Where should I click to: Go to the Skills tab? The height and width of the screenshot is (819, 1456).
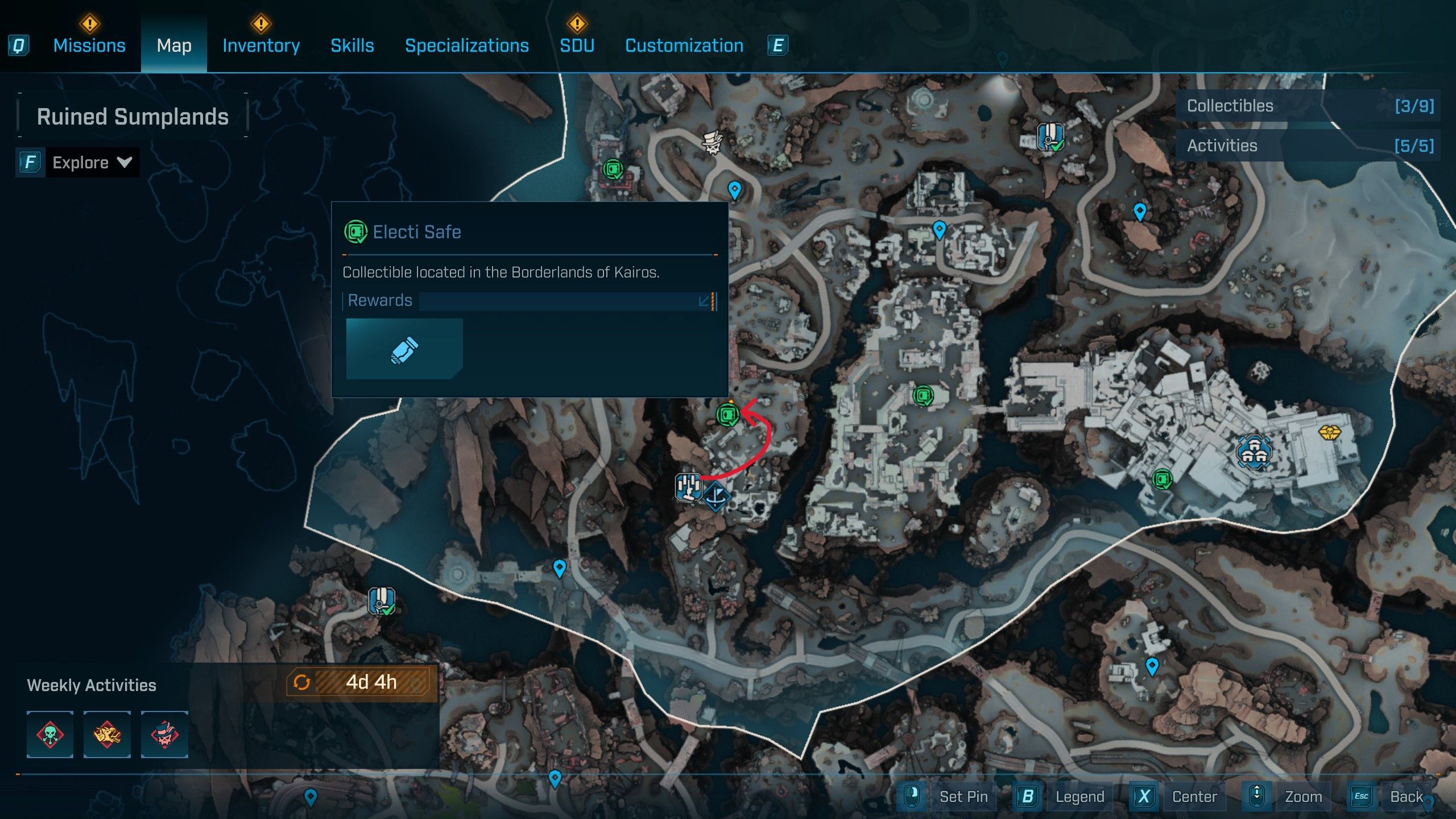point(352,45)
